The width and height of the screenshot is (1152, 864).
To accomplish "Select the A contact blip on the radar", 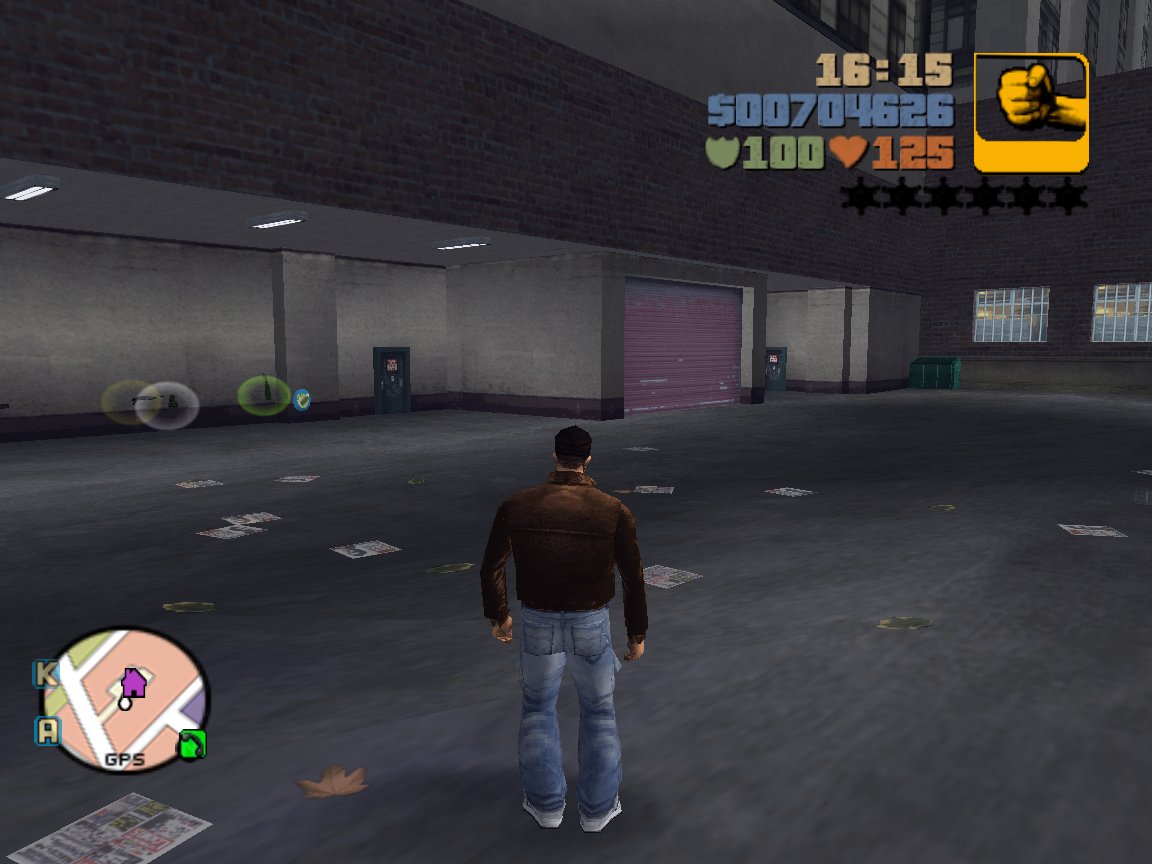I will coord(47,731).
